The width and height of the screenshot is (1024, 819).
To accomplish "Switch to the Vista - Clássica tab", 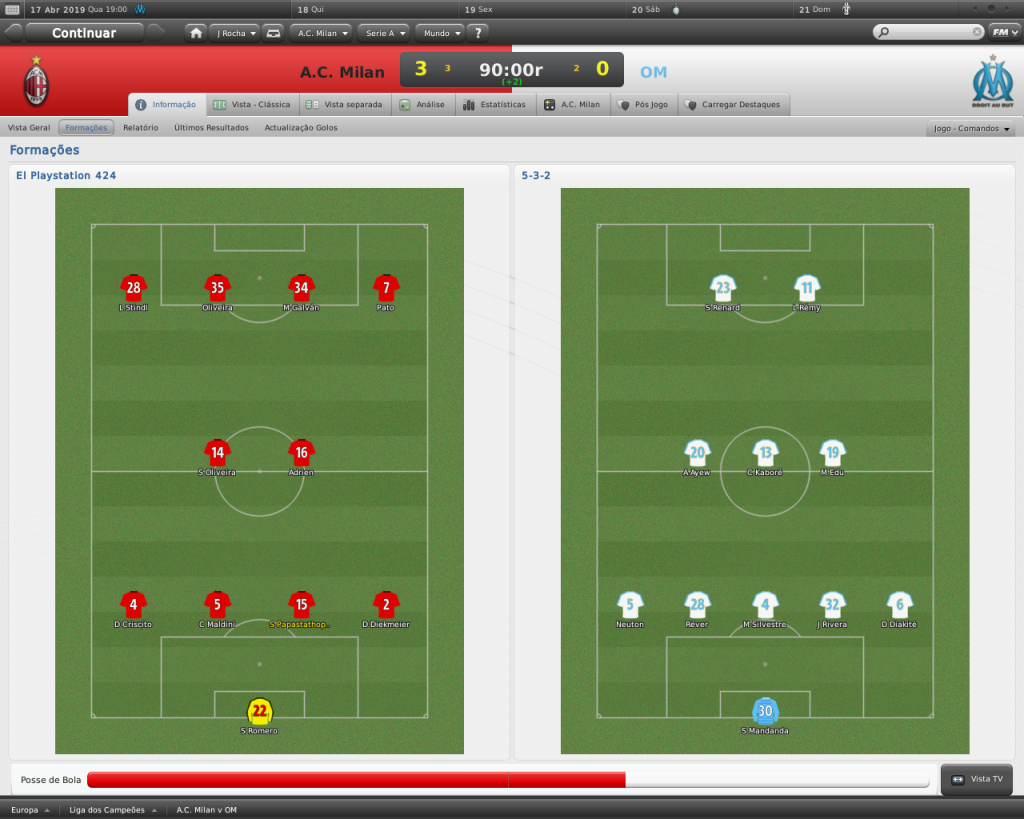I will 251,104.
